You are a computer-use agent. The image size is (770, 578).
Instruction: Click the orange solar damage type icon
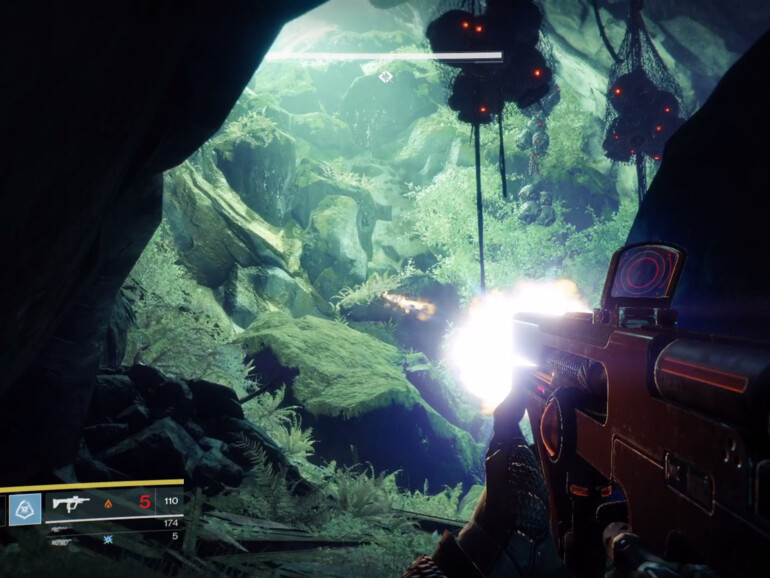[x=110, y=503]
